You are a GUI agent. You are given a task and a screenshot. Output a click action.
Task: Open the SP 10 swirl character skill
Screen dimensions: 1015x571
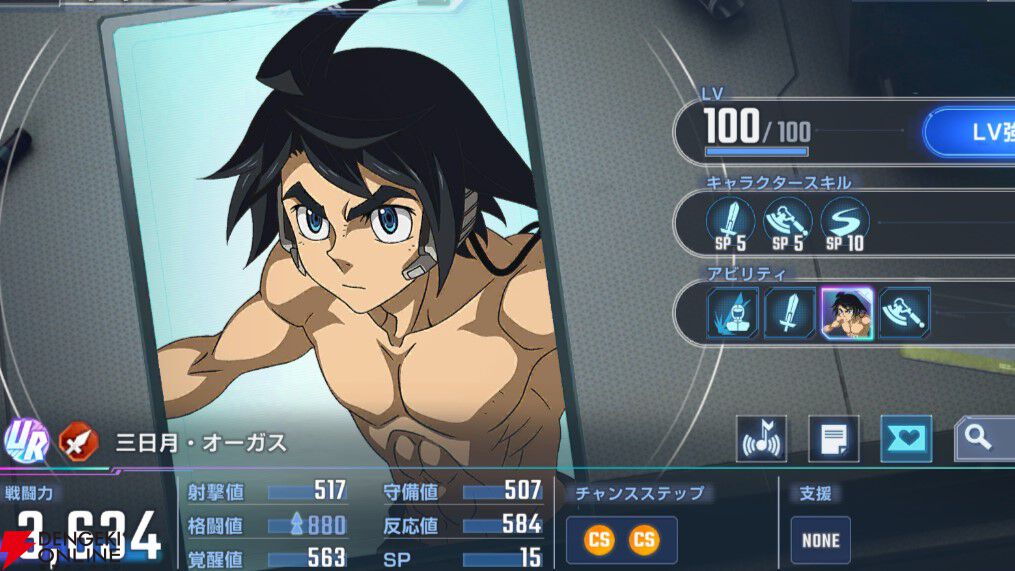[845, 222]
